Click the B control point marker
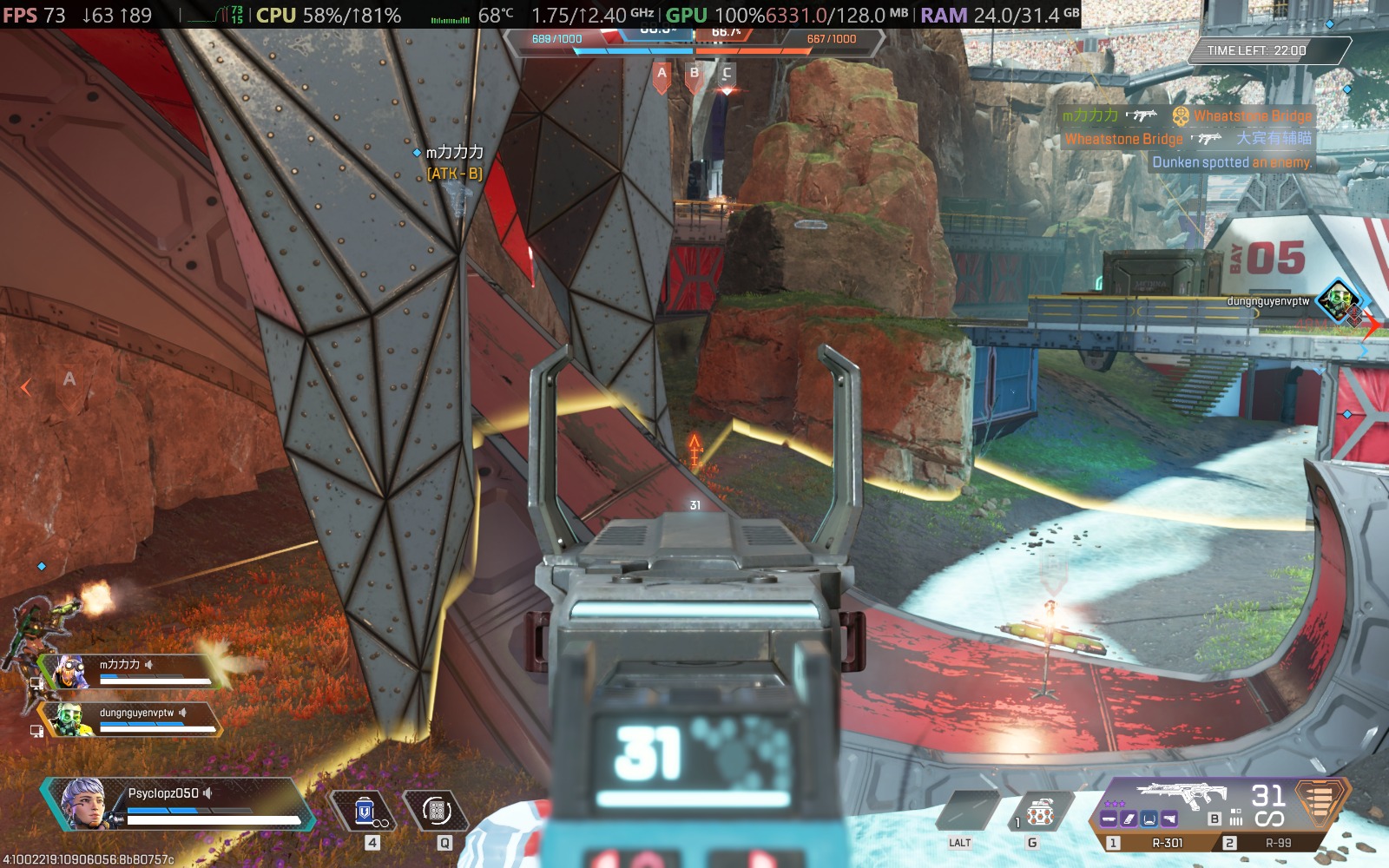This screenshot has width=1389, height=868. tap(693, 75)
